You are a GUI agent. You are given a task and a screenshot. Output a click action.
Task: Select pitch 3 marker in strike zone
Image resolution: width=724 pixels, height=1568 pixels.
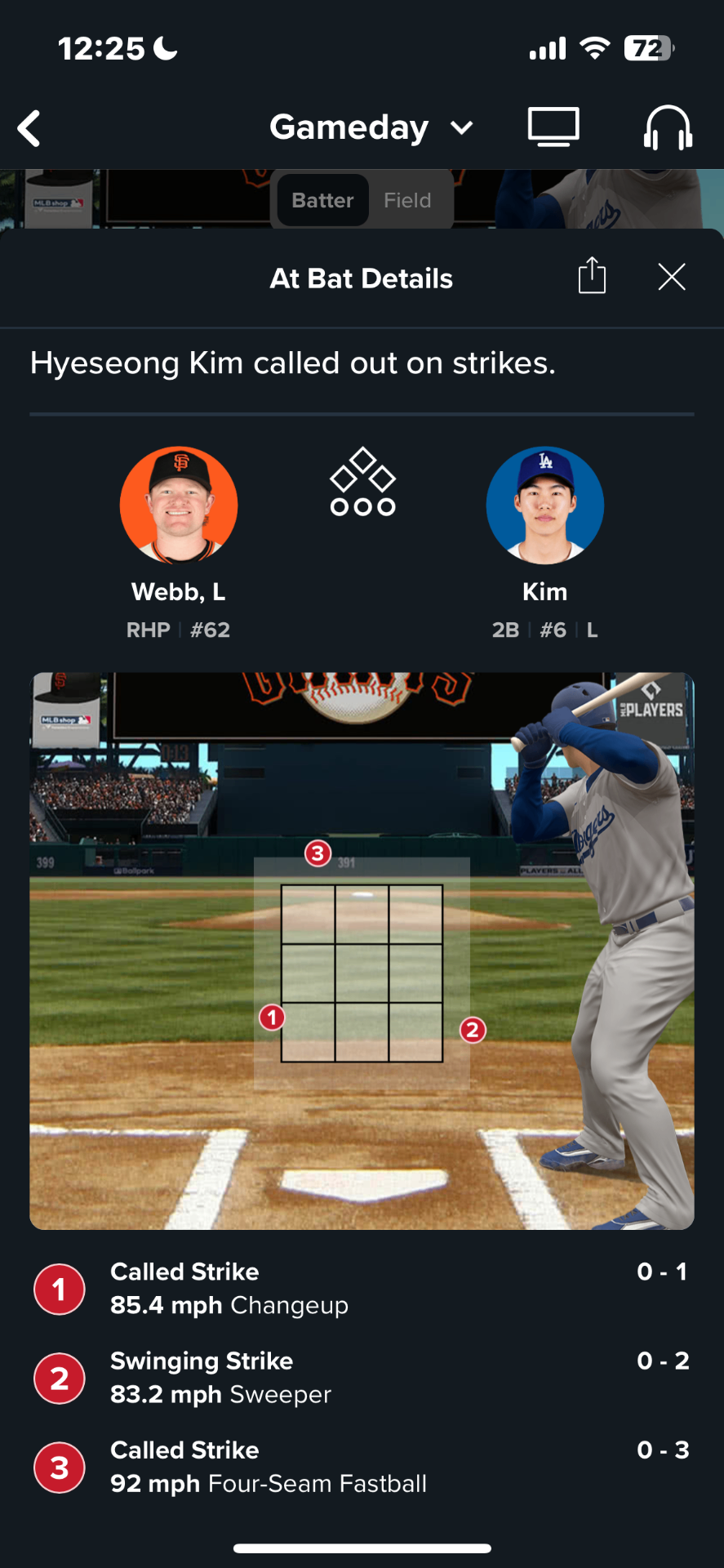click(x=318, y=854)
